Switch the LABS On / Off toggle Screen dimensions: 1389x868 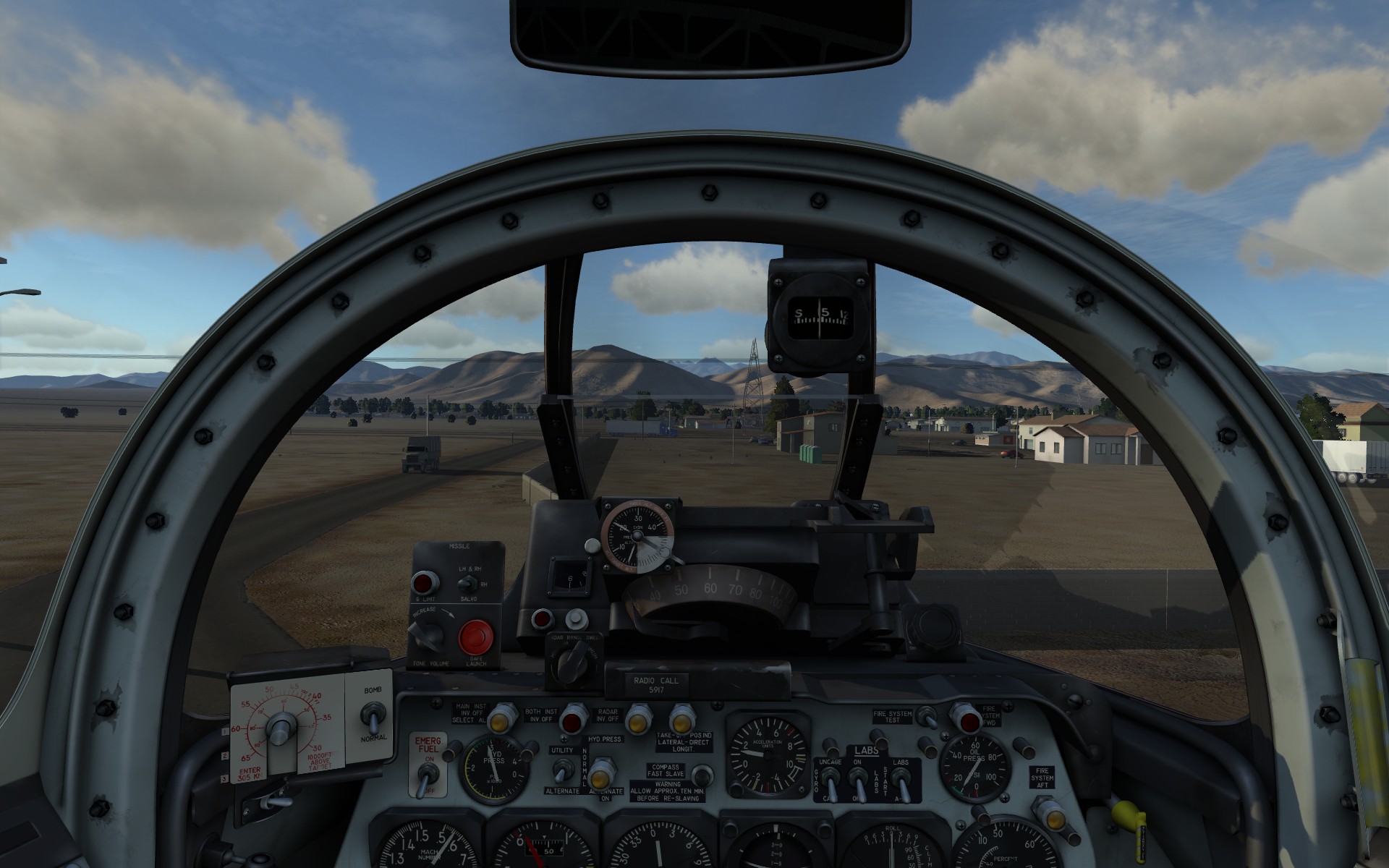coord(859,780)
